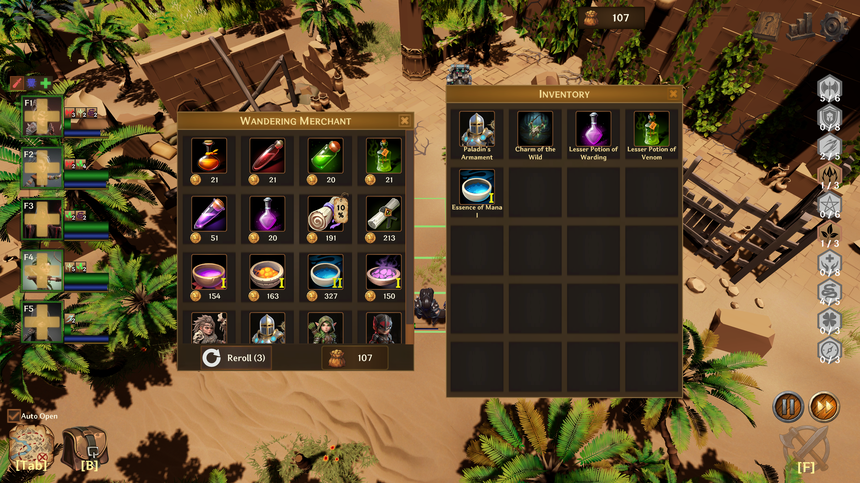Open the help question mark icon
The height and width of the screenshot is (483, 860).
pyautogui.click(x=766, y=27)
